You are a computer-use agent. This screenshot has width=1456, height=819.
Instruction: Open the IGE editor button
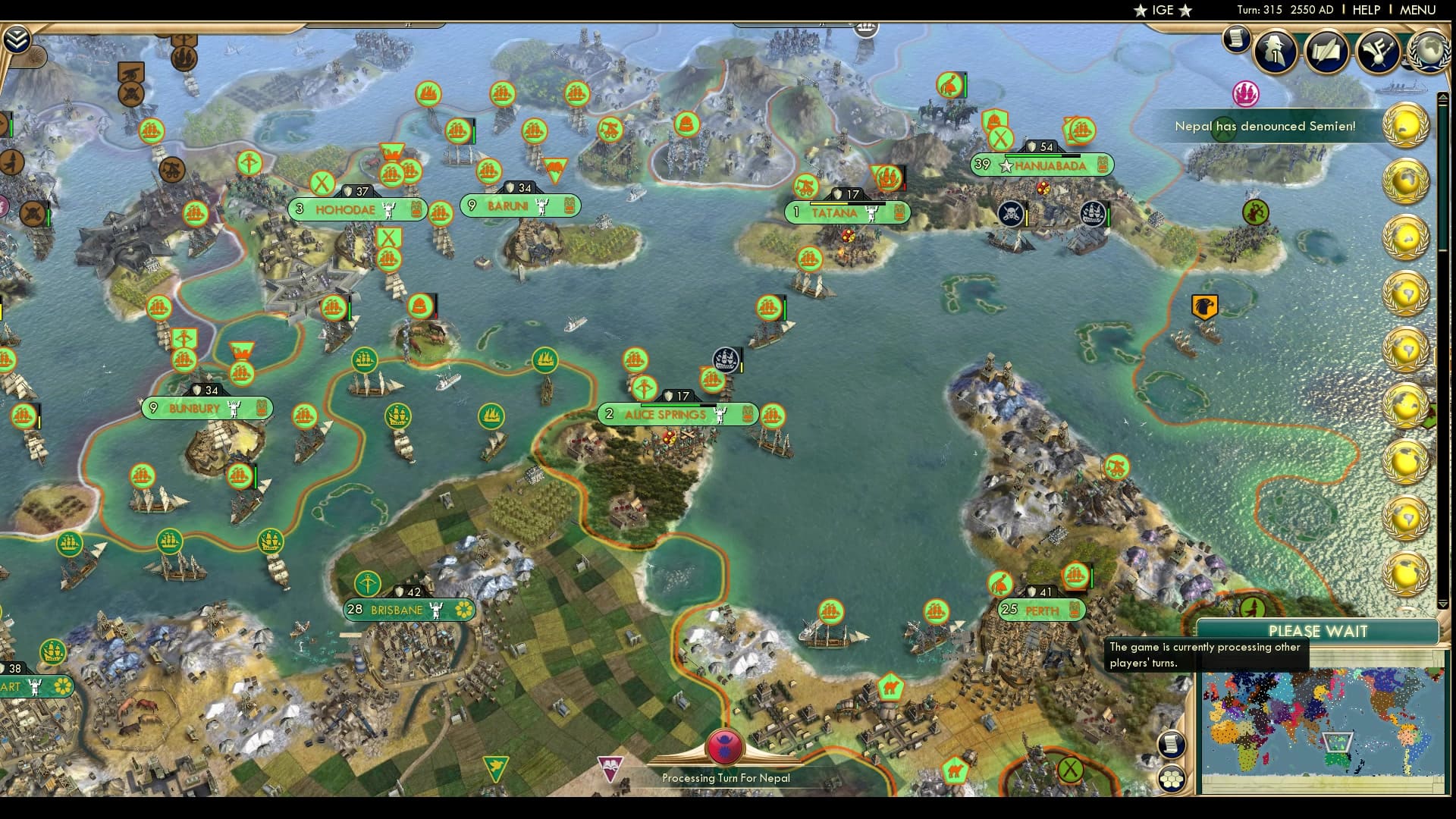coord(1165,11)
